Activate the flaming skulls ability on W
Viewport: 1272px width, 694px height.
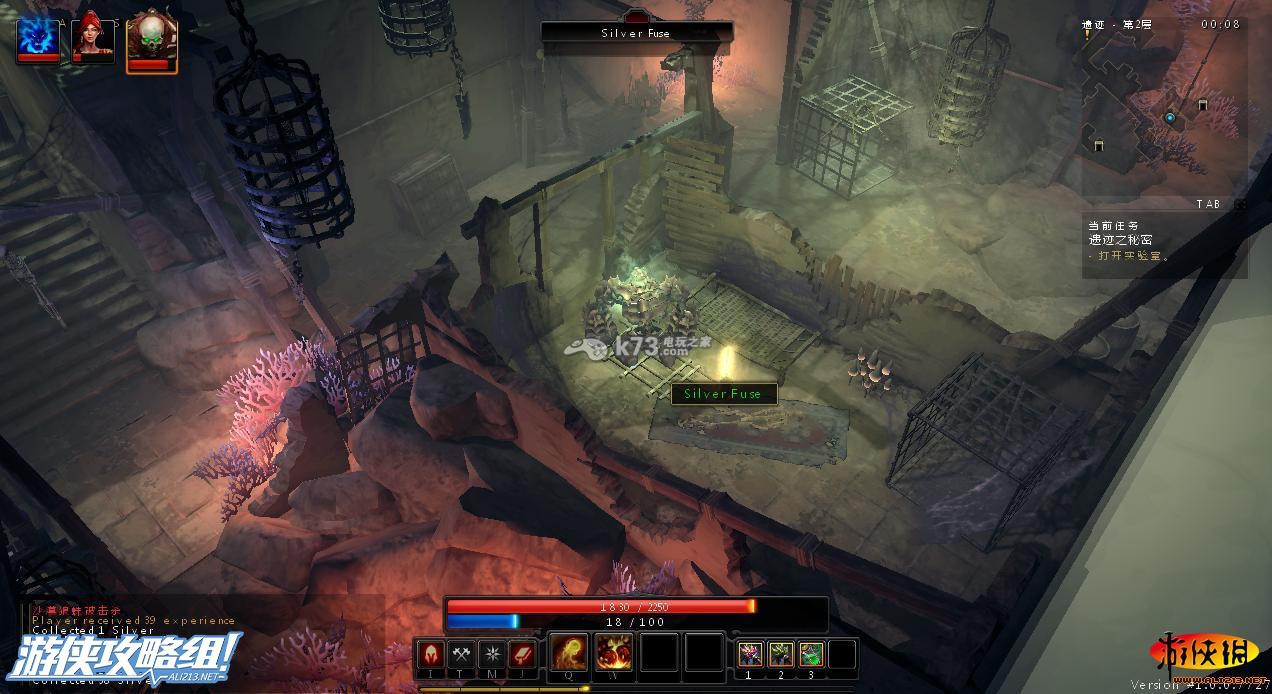click(614, 653)
